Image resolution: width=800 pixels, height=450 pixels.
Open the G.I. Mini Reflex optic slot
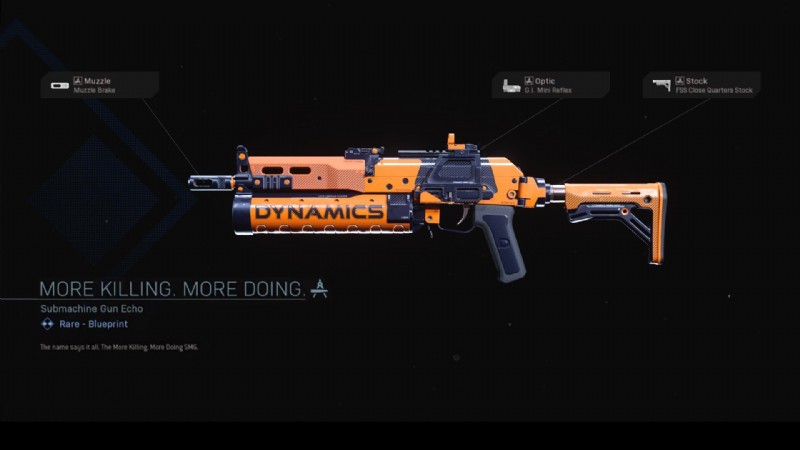[x=550, y=85]
